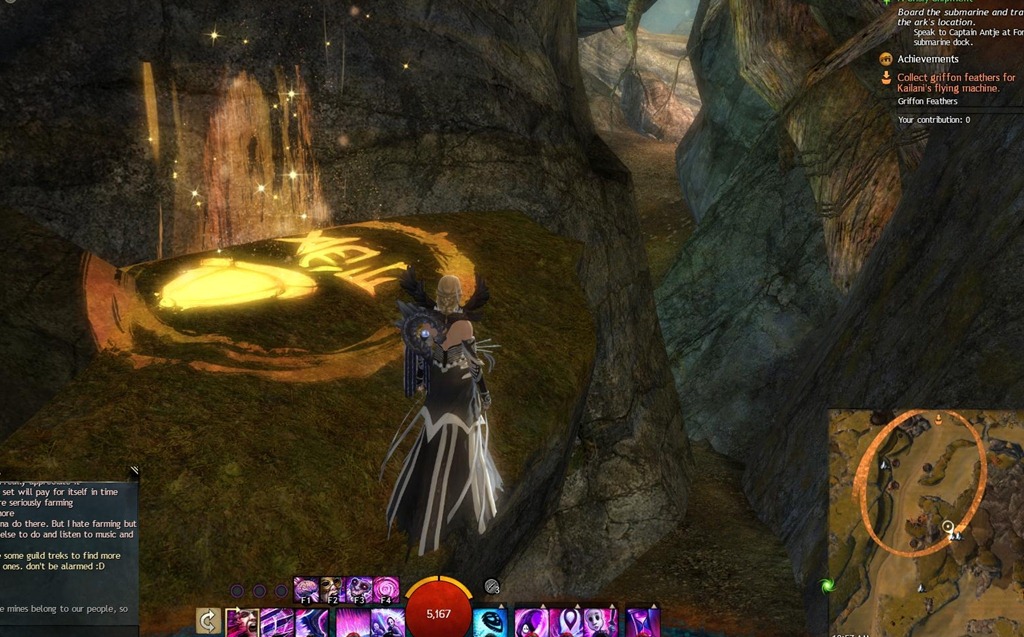1024x637 pixels.
Task: Select the round gauge icon beside health orb
Action: point(491,587)
